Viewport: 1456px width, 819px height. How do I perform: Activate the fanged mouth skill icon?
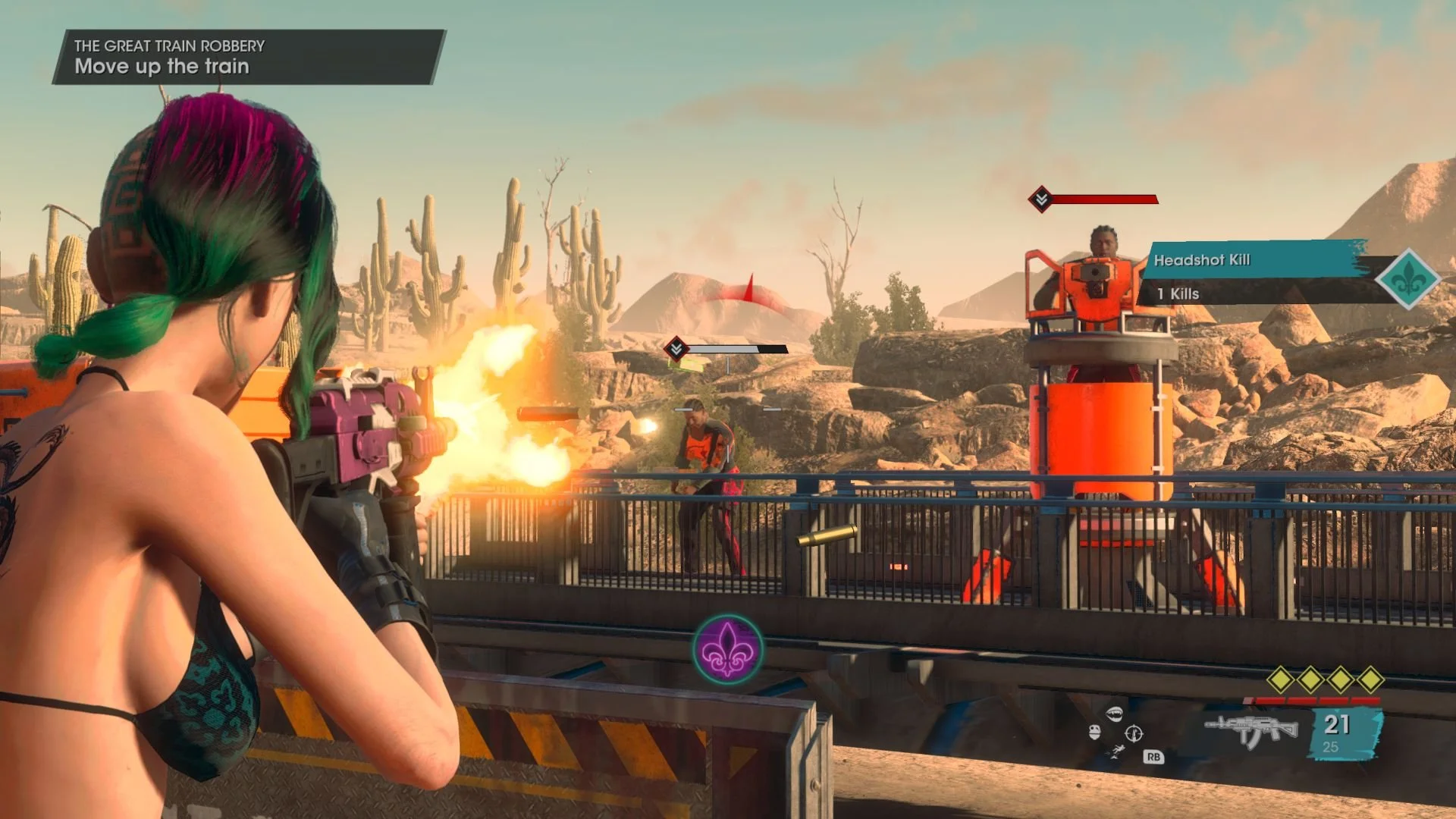[1113, 714]
